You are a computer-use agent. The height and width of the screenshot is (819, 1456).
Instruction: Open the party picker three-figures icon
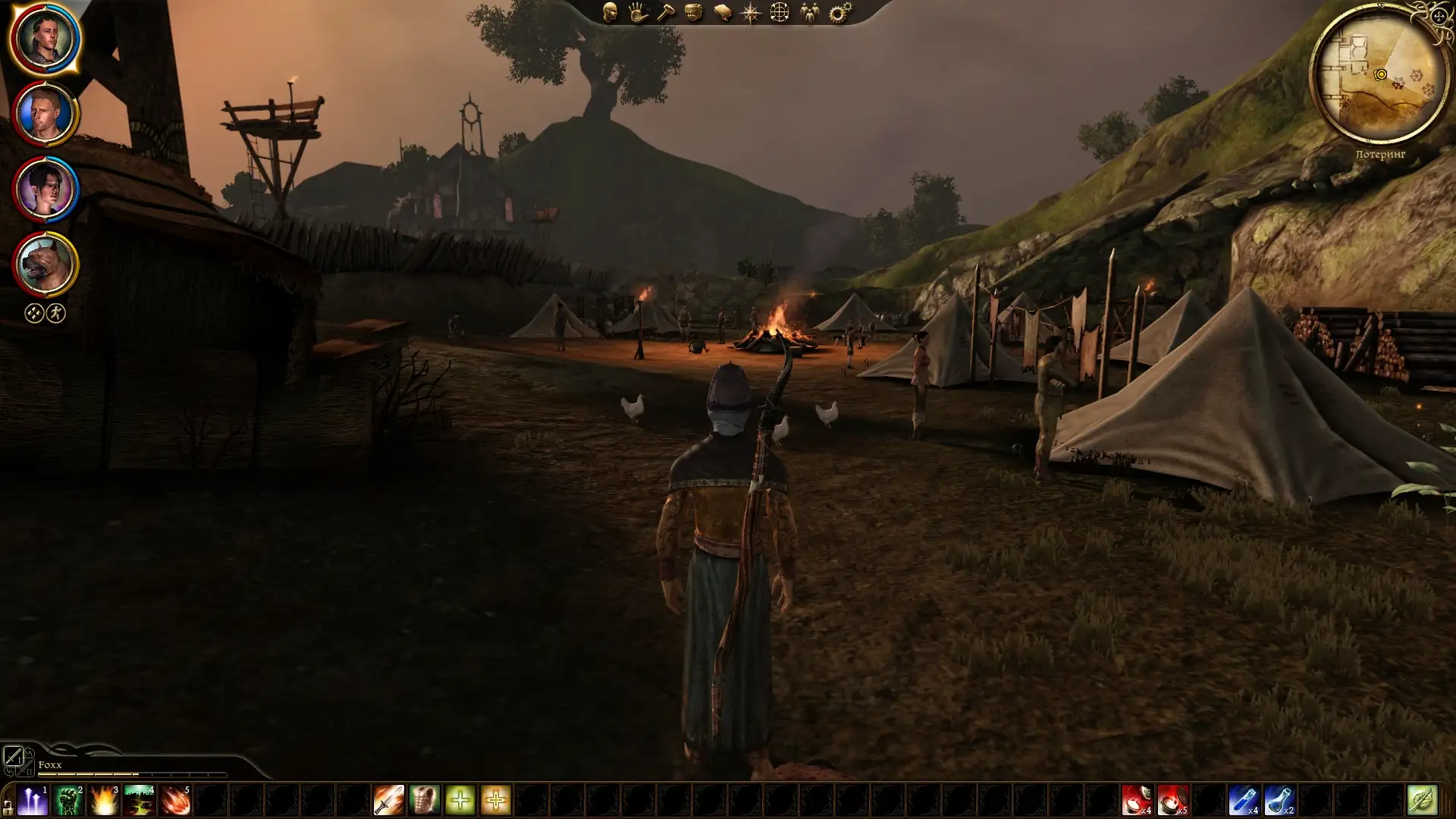(810, 12)
